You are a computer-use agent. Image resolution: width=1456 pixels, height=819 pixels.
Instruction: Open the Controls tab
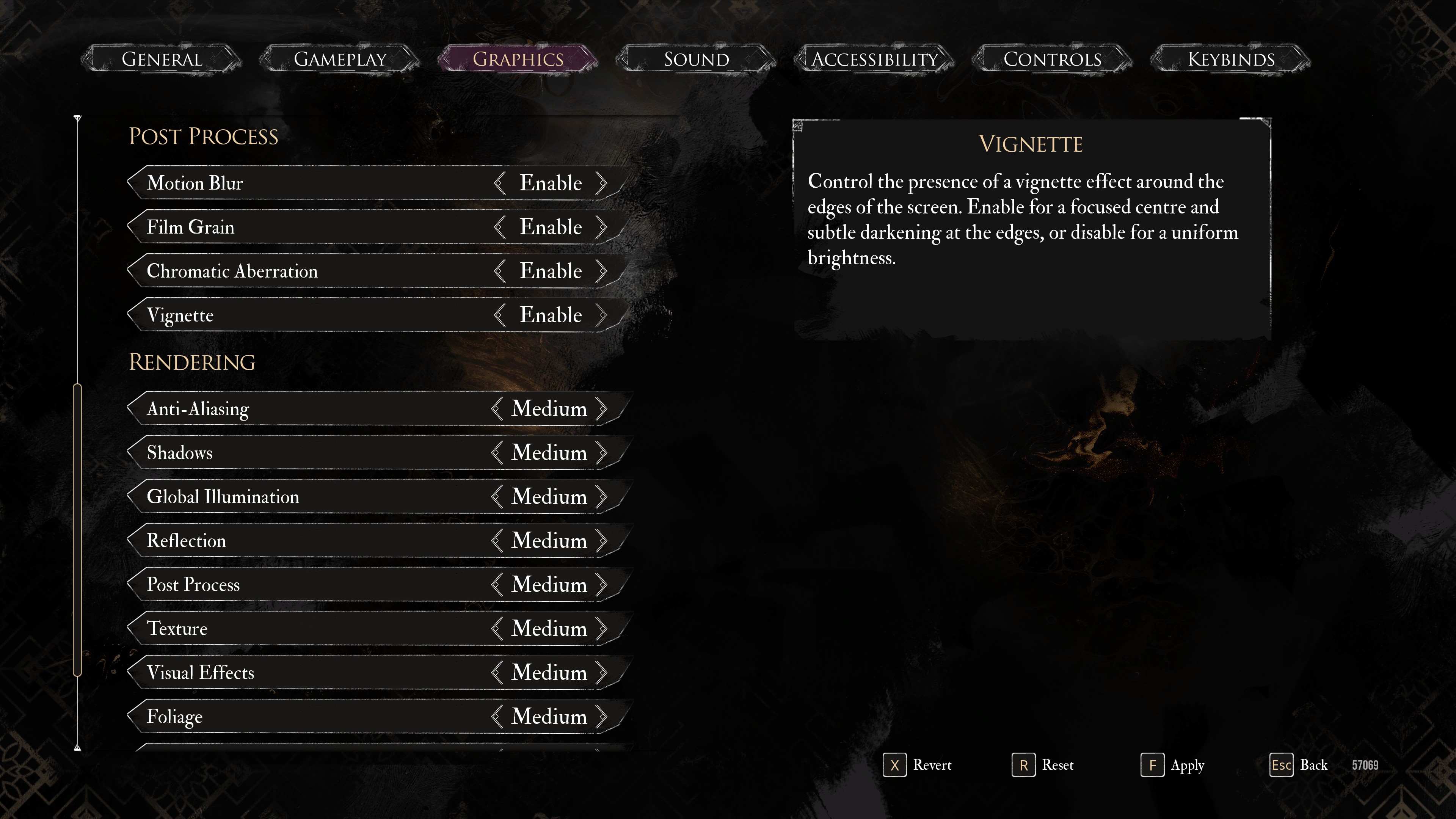point(1052,60)
